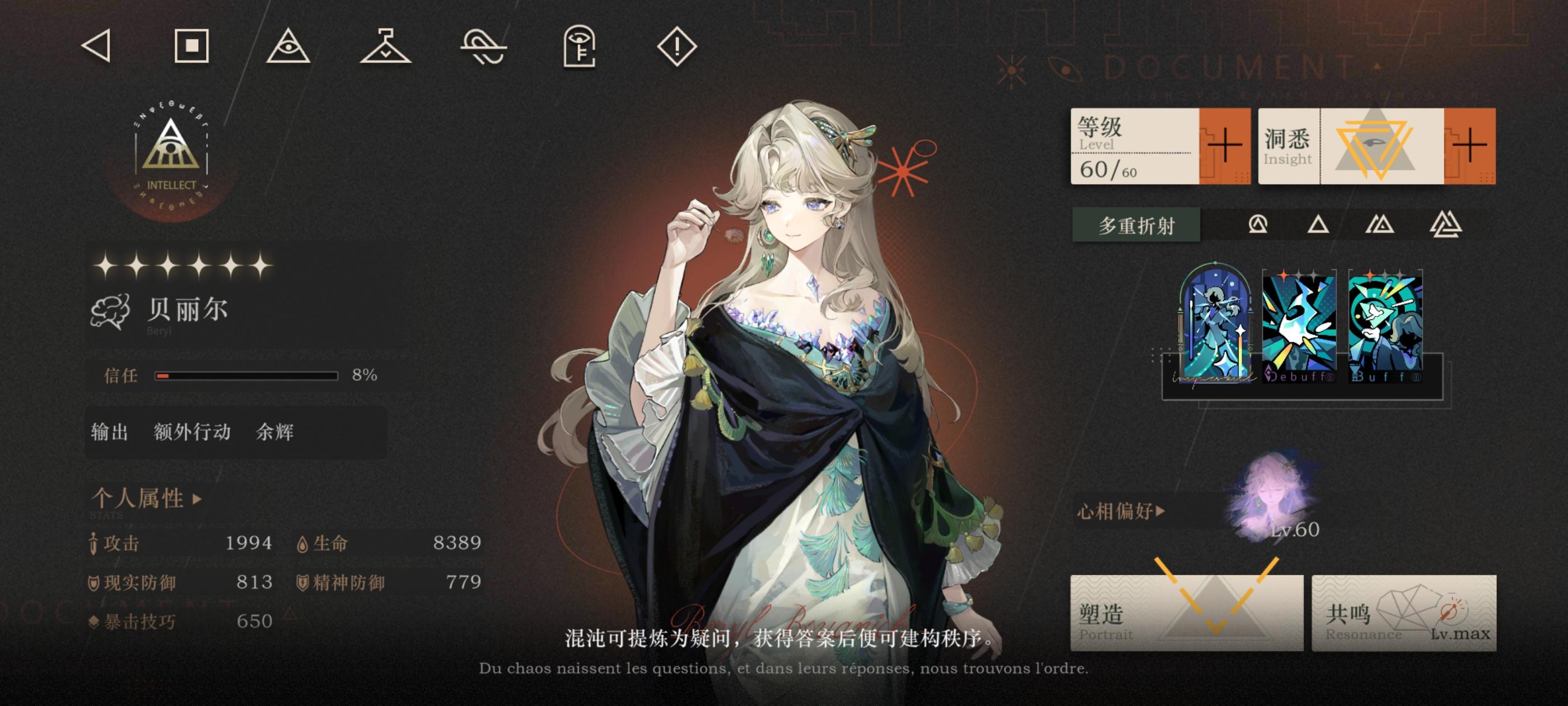Switch to the 输出 role tag

pyautogui.click(x=111, y=431)
